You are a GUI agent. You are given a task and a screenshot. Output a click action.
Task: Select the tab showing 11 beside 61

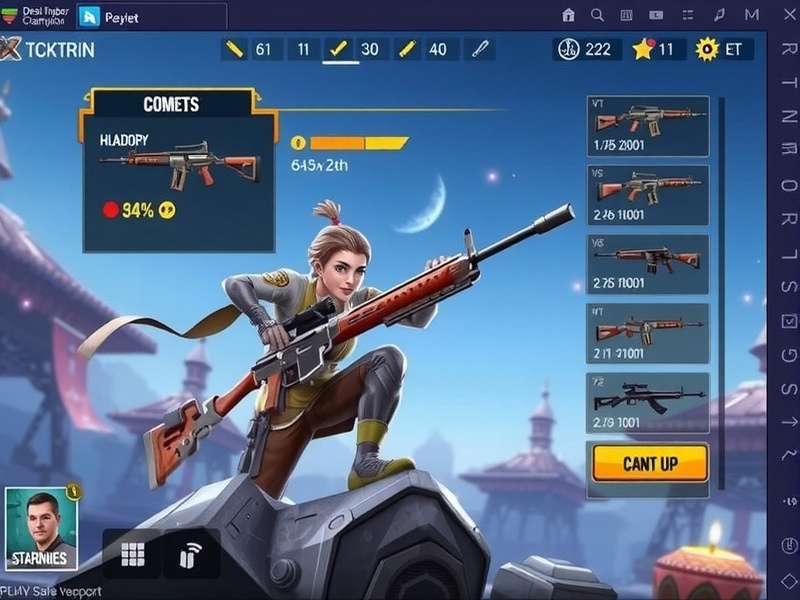tap(303, 49)
